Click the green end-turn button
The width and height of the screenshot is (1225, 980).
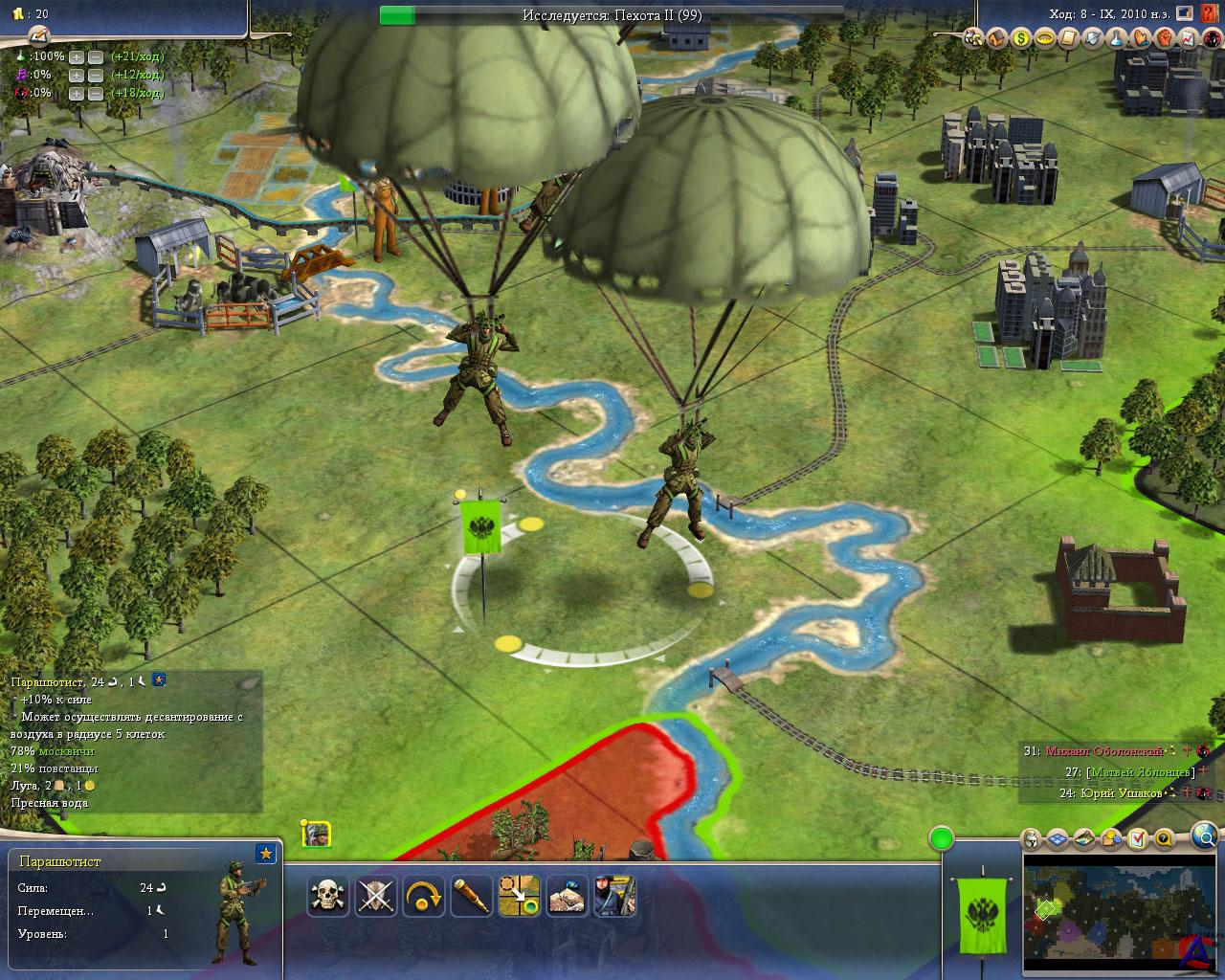[x=942, y=840]
